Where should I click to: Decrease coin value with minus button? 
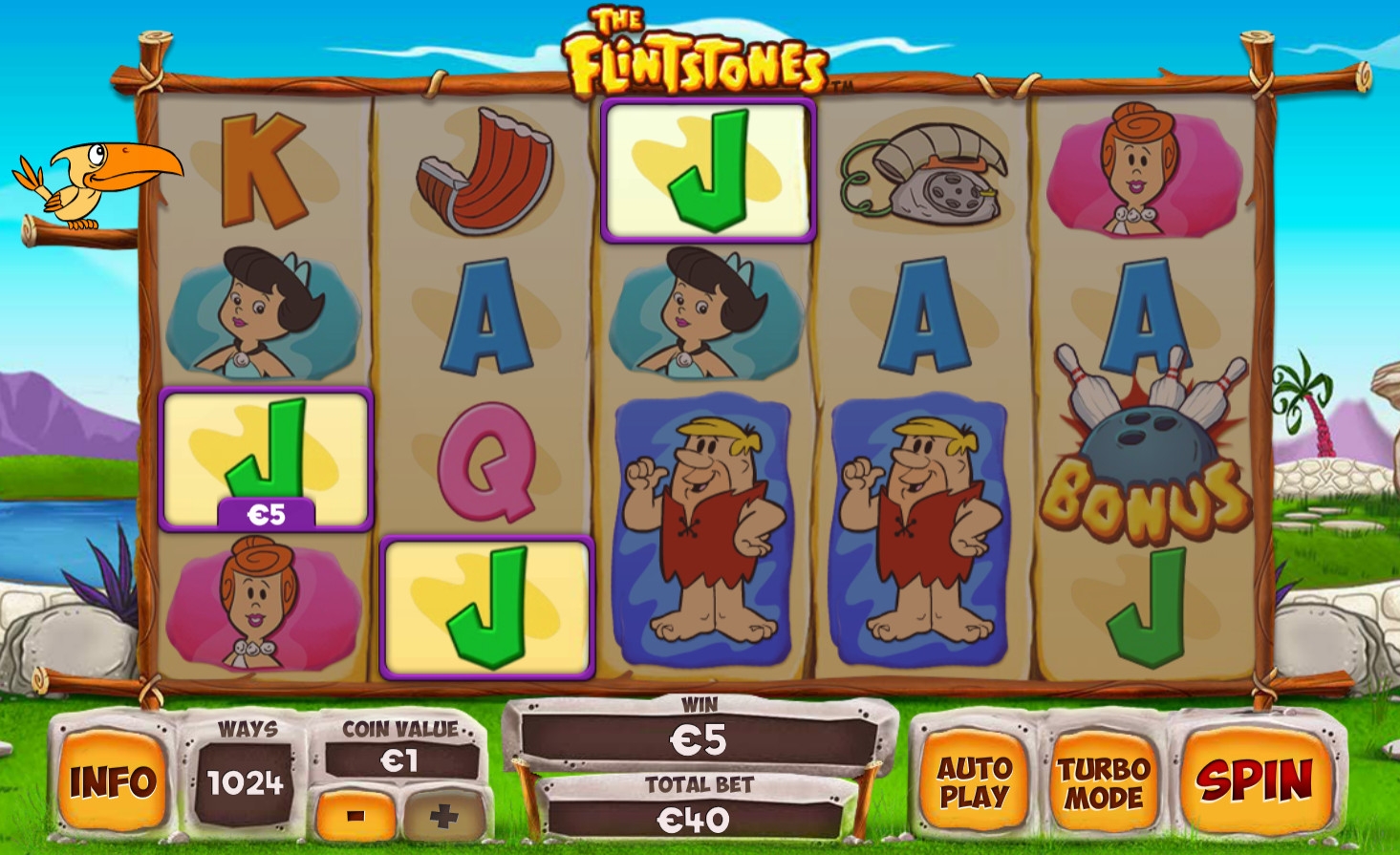coord(355,816)
